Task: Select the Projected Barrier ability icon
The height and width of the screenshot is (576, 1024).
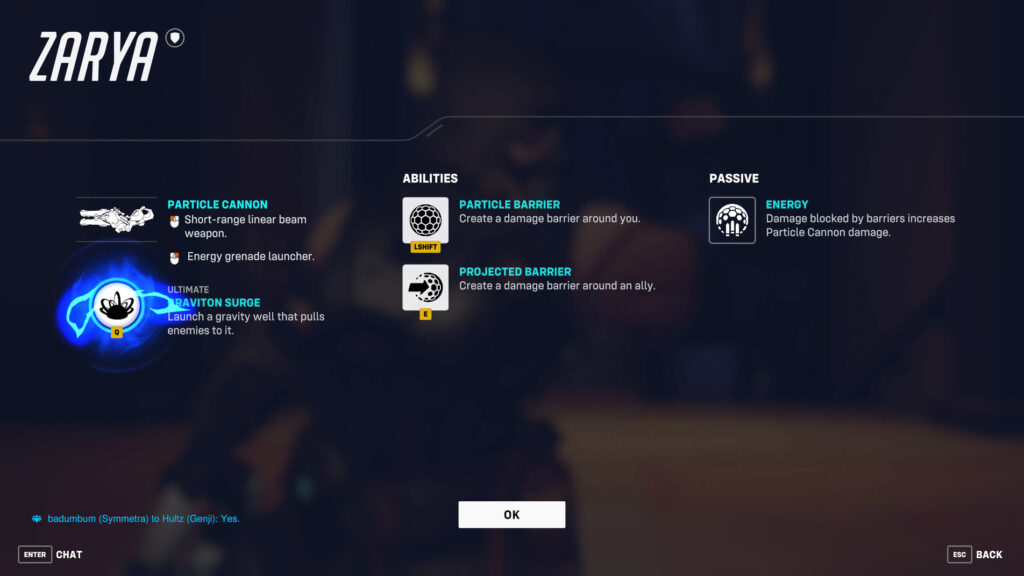Action: coord(425,287)
